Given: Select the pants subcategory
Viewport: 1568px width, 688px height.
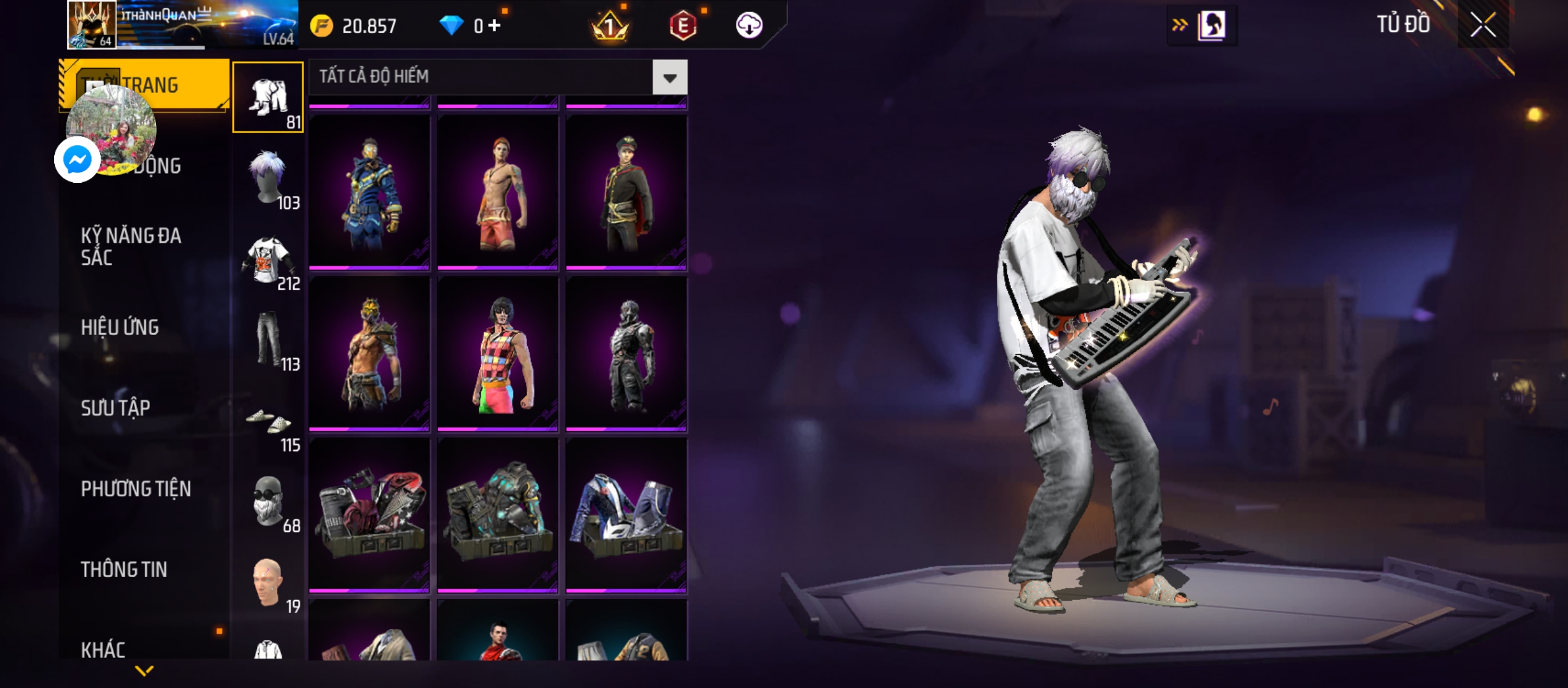Looking at the screenshot, I should pyautogui.click(x=268, y=340).
